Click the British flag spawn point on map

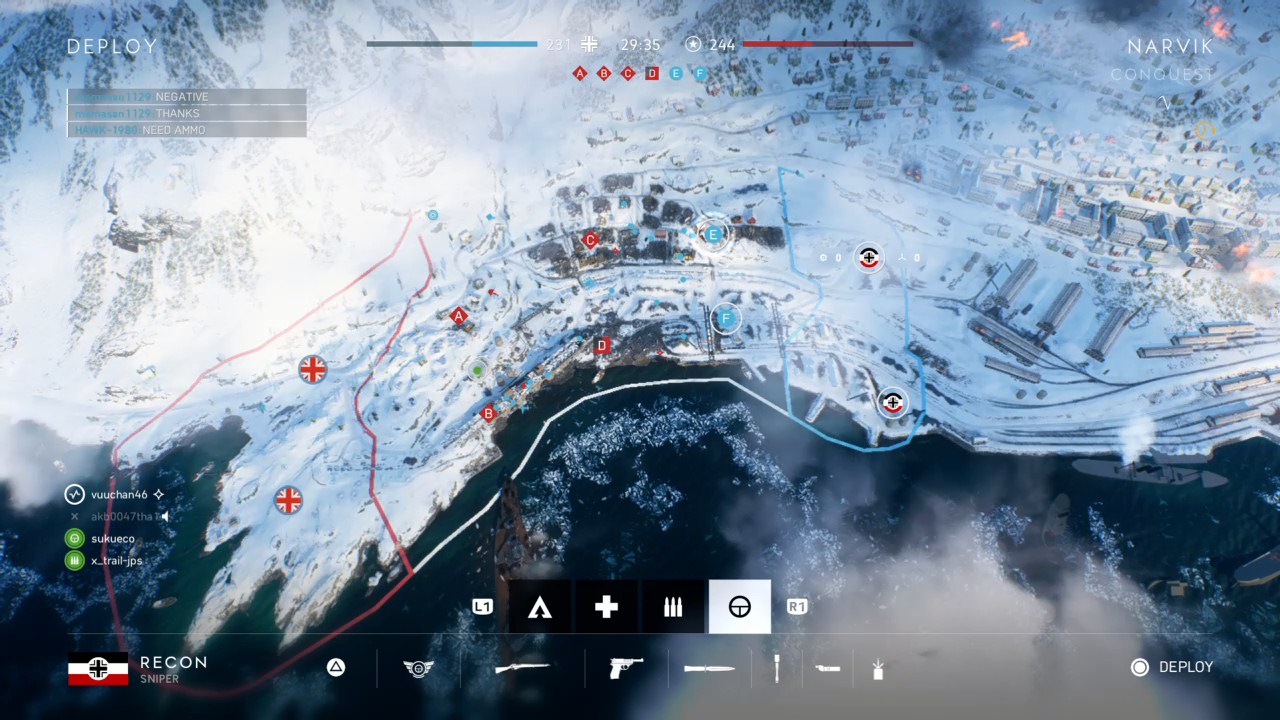click(311, 369)
